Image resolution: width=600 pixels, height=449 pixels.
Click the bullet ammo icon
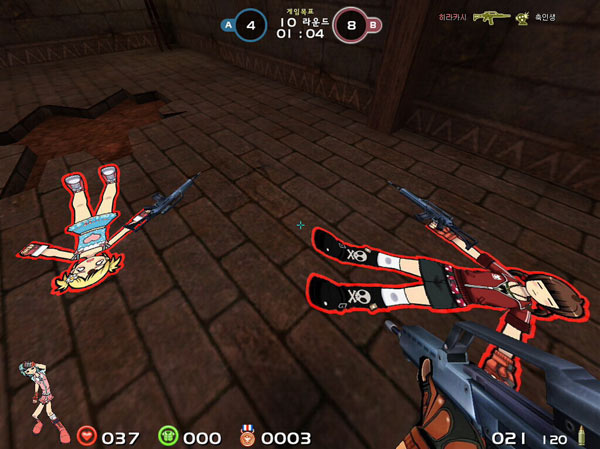pos(579,437)
